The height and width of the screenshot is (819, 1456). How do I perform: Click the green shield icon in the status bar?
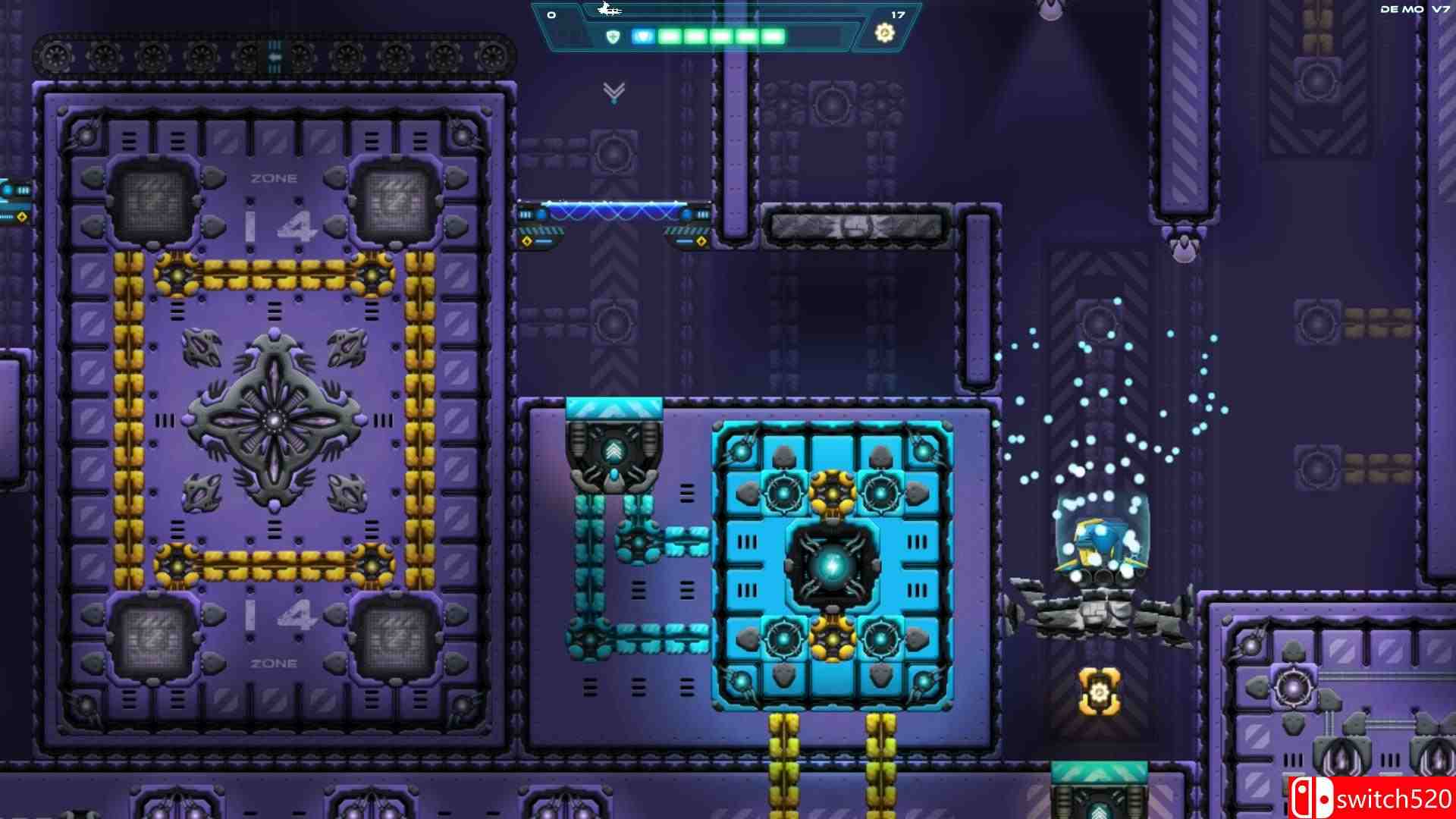click(614, 34)
